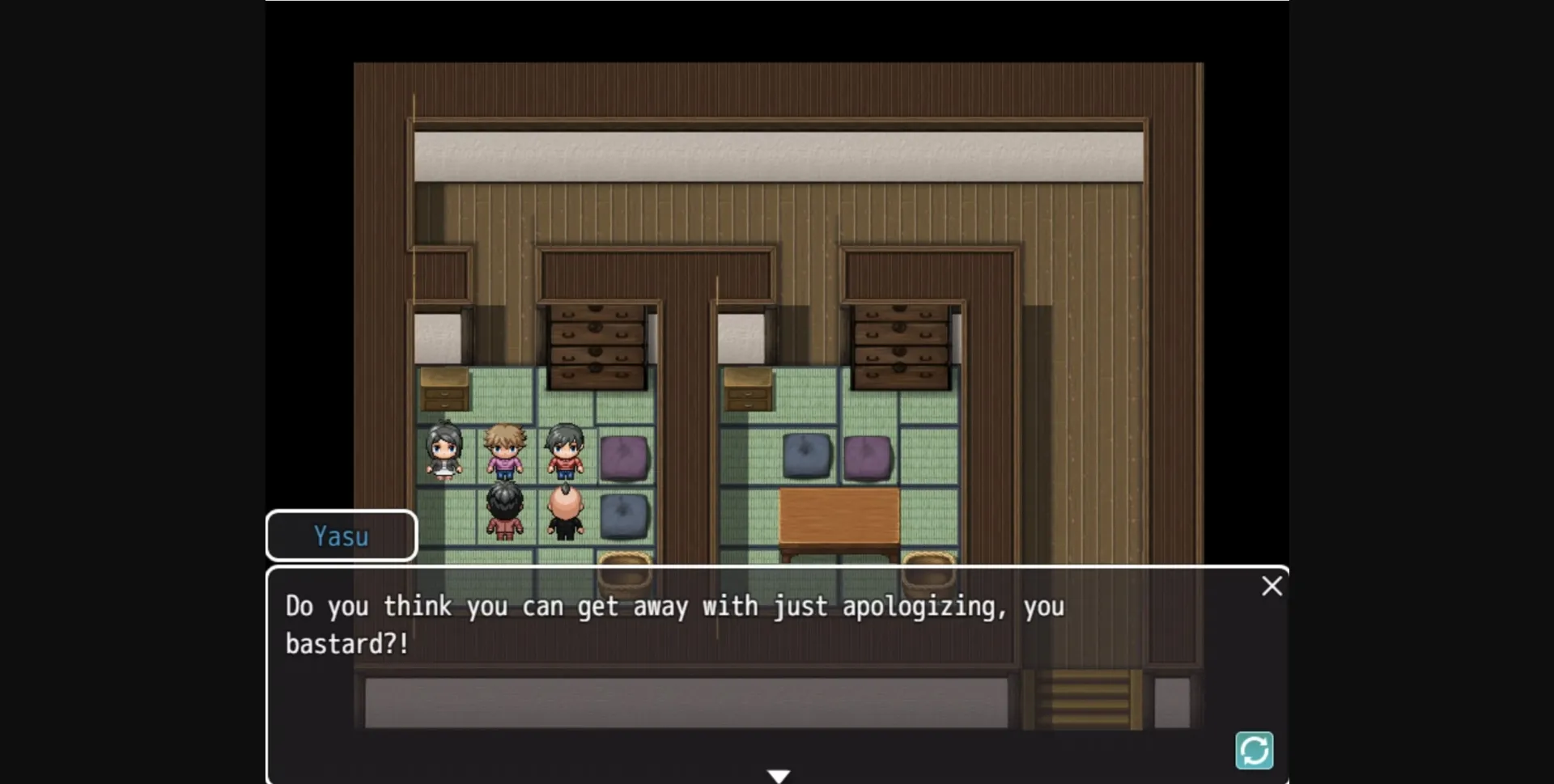The image size is (1554, 784).
Task: Click the purple cushion beside the red-shirt character
Action: (626, 457)
